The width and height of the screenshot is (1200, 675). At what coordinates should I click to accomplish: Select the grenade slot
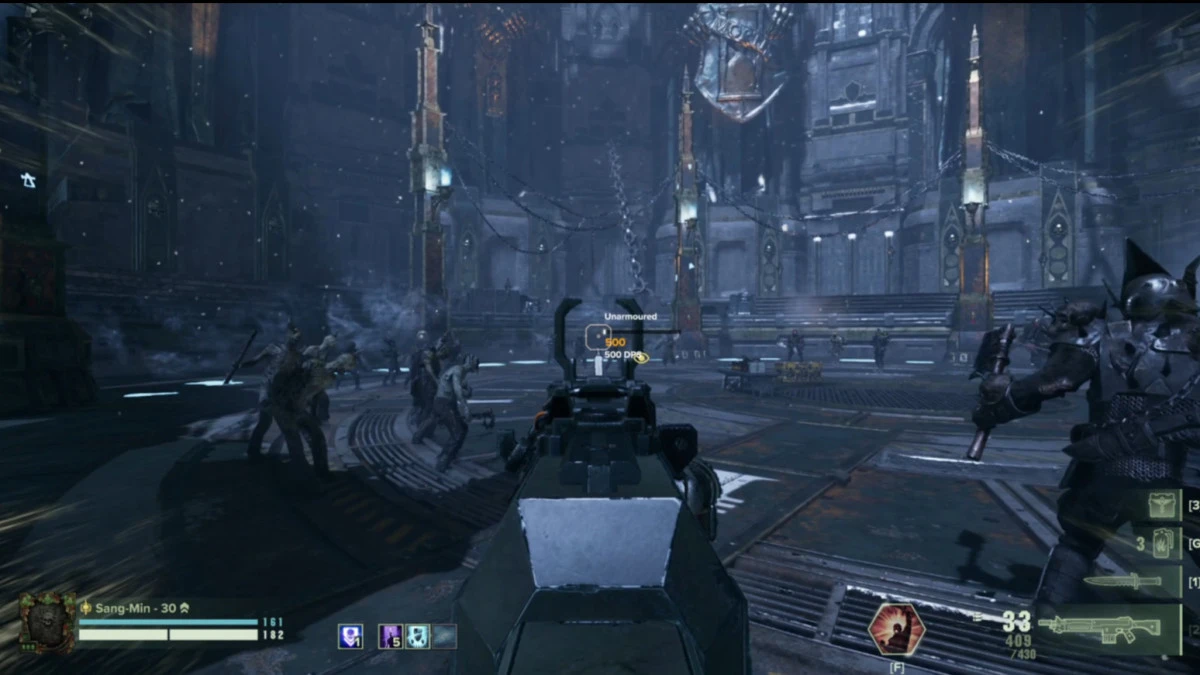tap(1161, 543)
